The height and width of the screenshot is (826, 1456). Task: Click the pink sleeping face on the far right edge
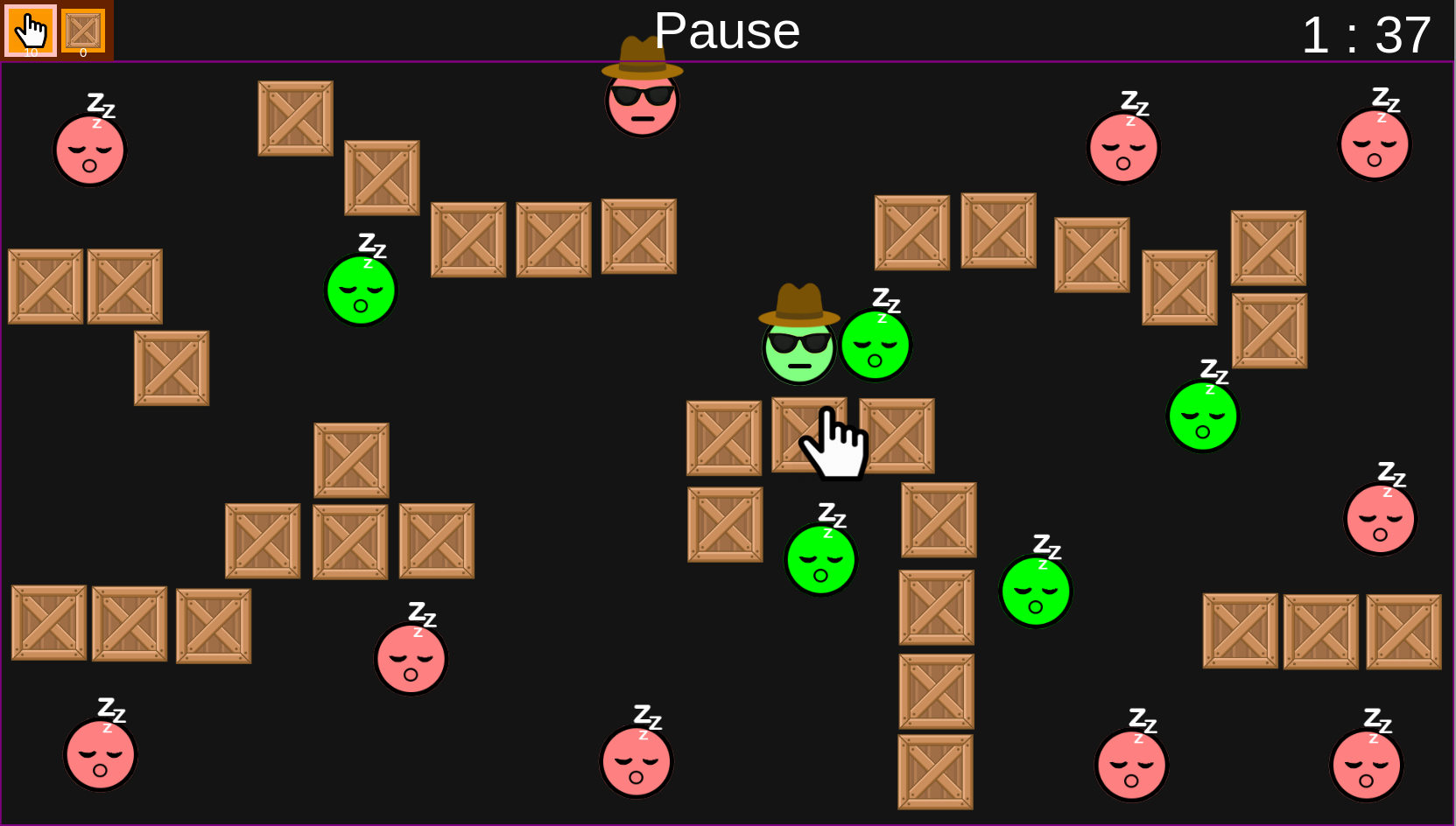tap(1380, 518)
